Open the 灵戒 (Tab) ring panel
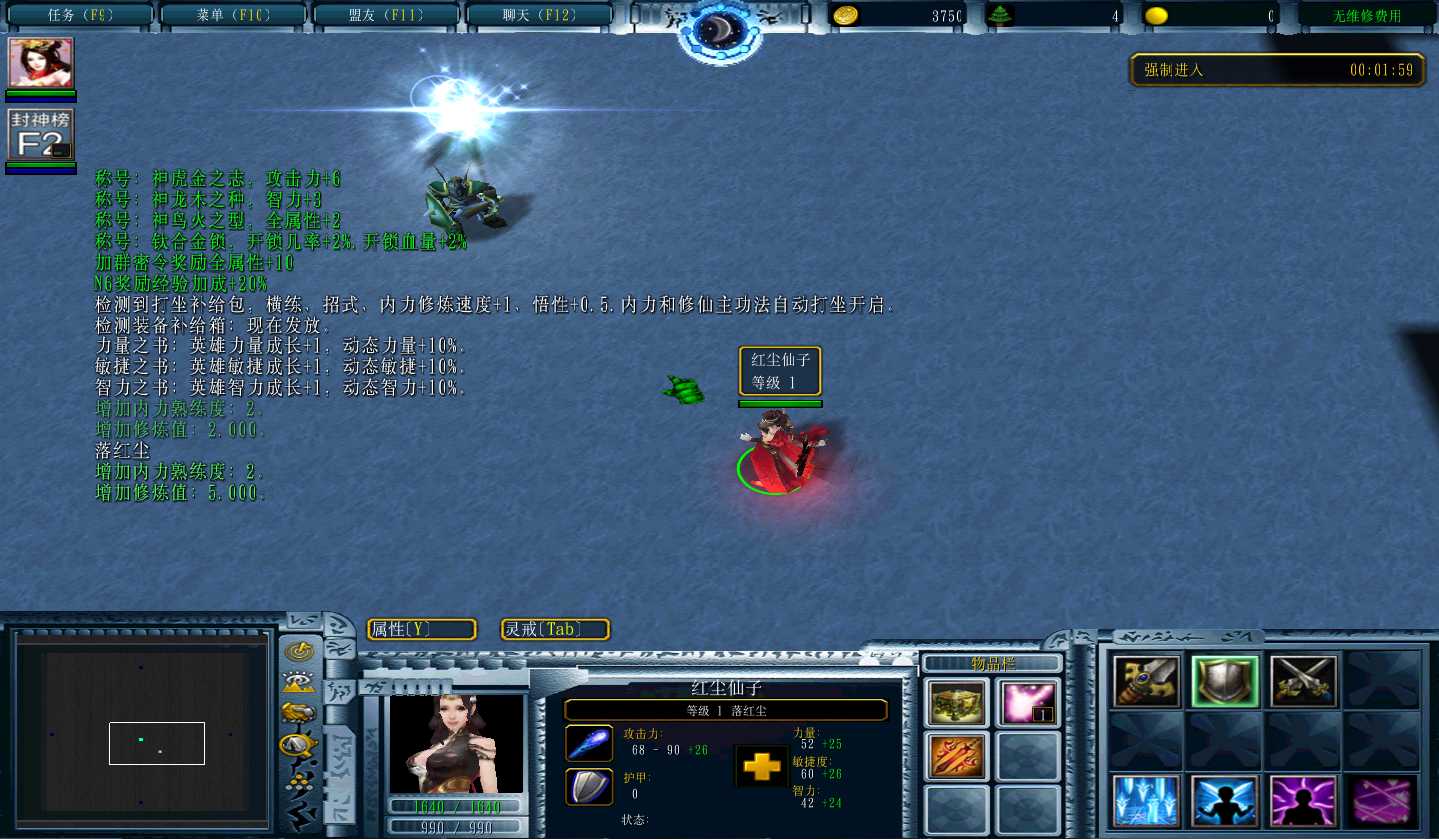 (555, 629)
